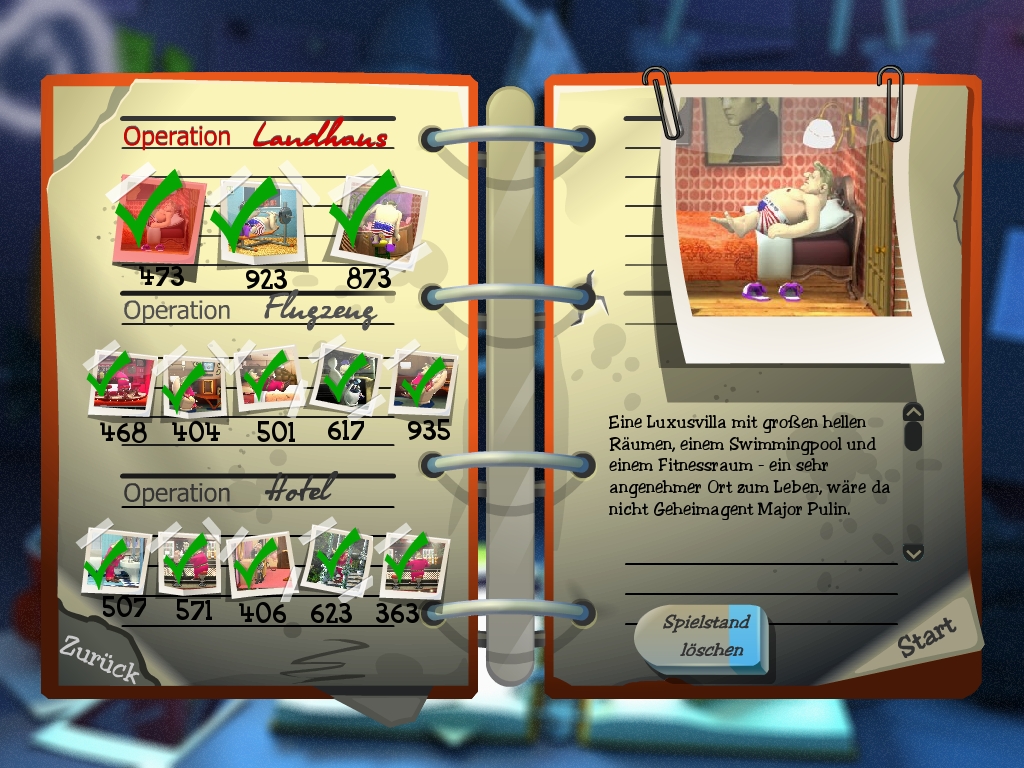The width and height of the screenshot is (1024, 768).
Task: Open Hotel level scored 363
Action: [412, 564]
